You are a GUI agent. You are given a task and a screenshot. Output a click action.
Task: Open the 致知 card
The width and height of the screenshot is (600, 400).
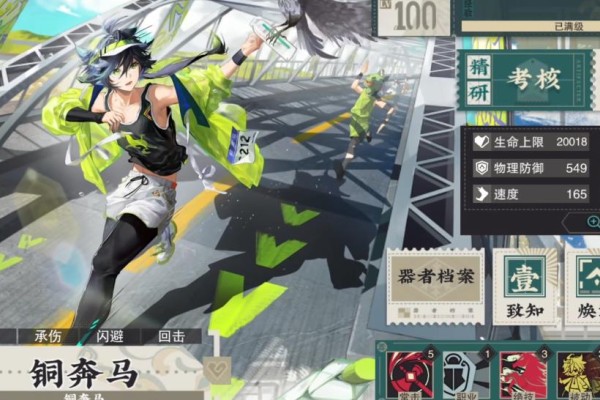tap(523, 287)
